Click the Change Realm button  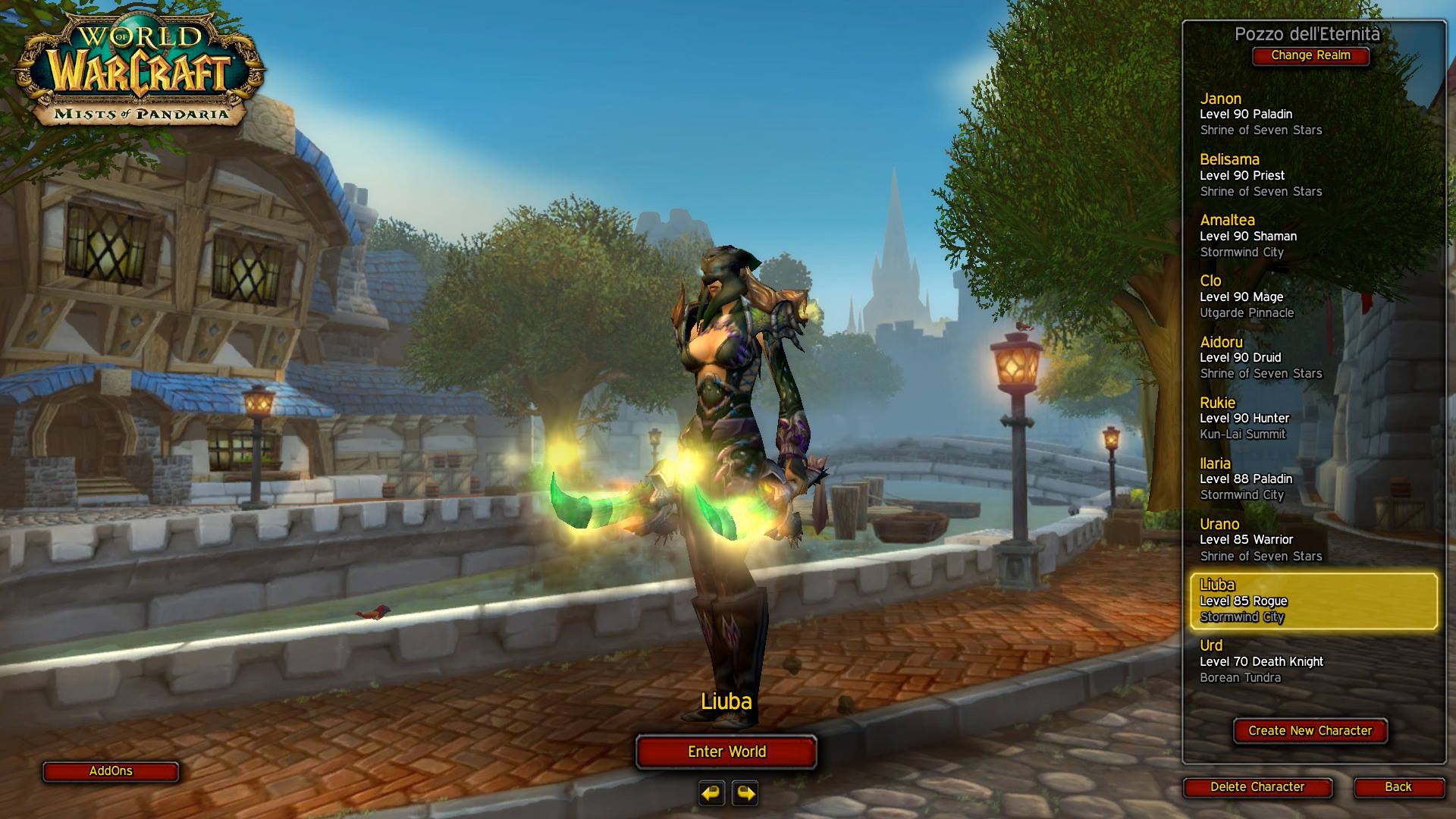(1310, 55)
